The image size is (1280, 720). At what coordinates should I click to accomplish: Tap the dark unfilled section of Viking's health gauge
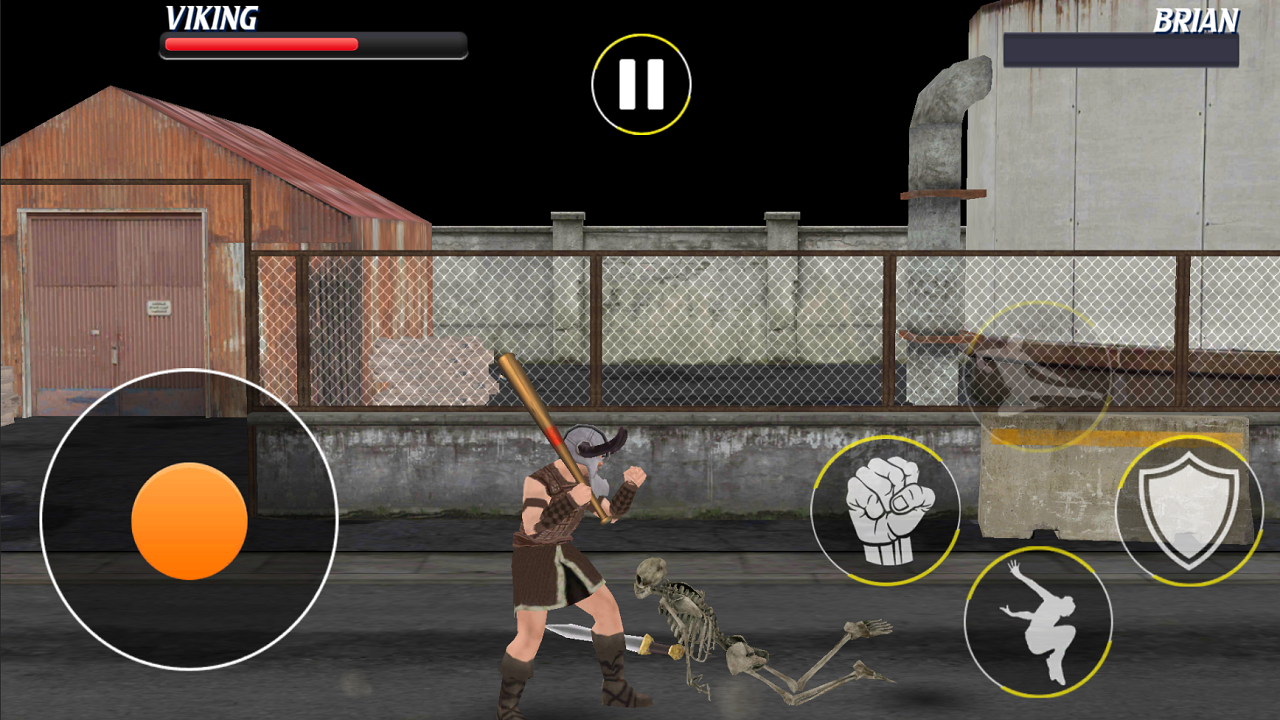410,44
